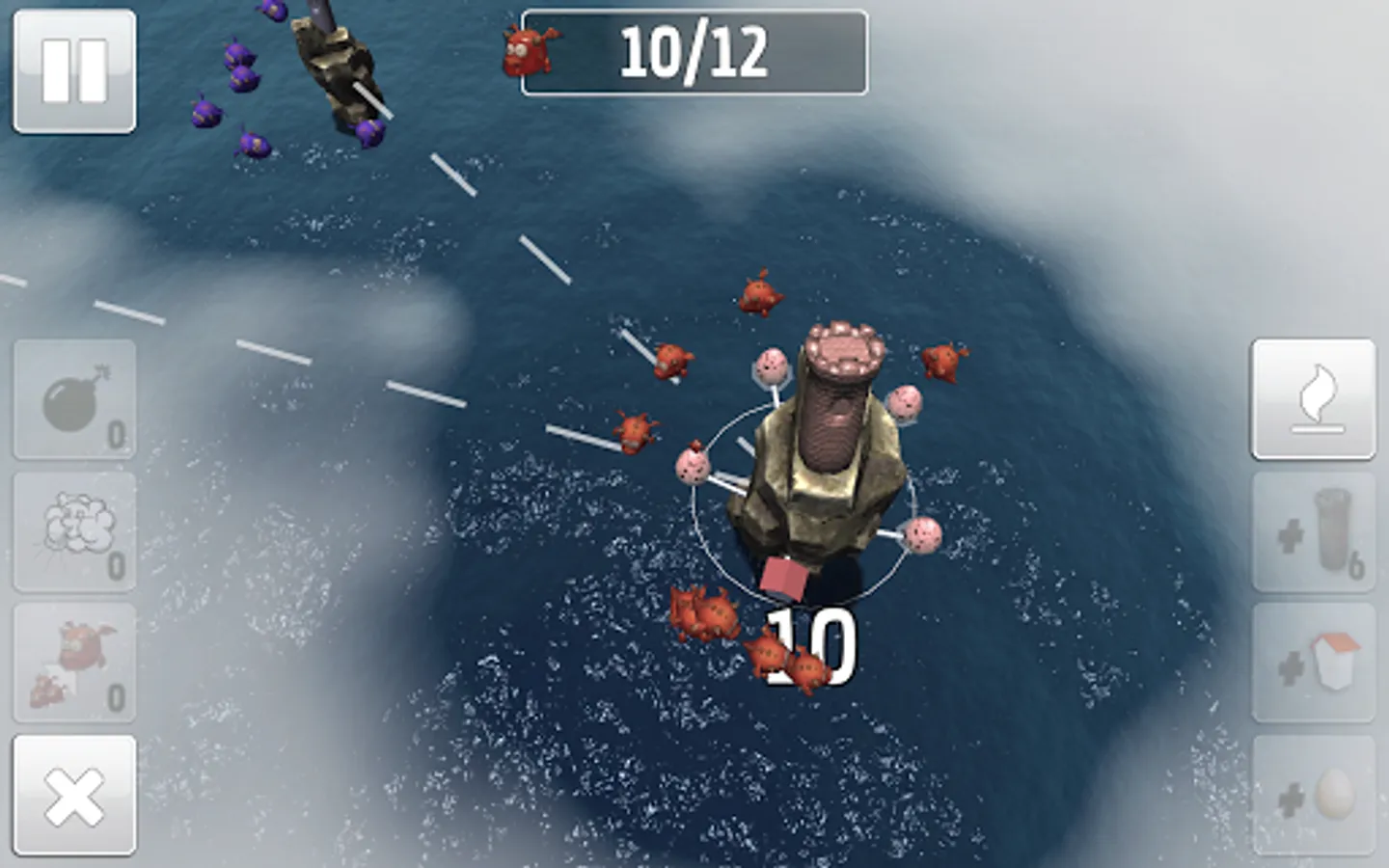Image resolution: width=1389 pixels, height=868 pixels.
Task: Quit the level using the X button
Action: (x=75, y=796)
